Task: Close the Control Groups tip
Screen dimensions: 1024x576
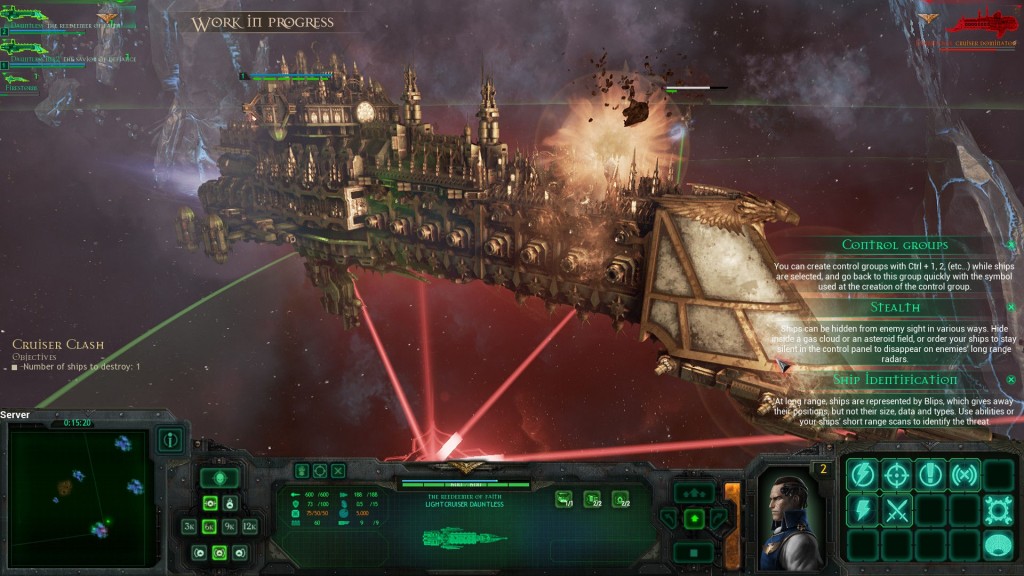Action: [1010, 245]
